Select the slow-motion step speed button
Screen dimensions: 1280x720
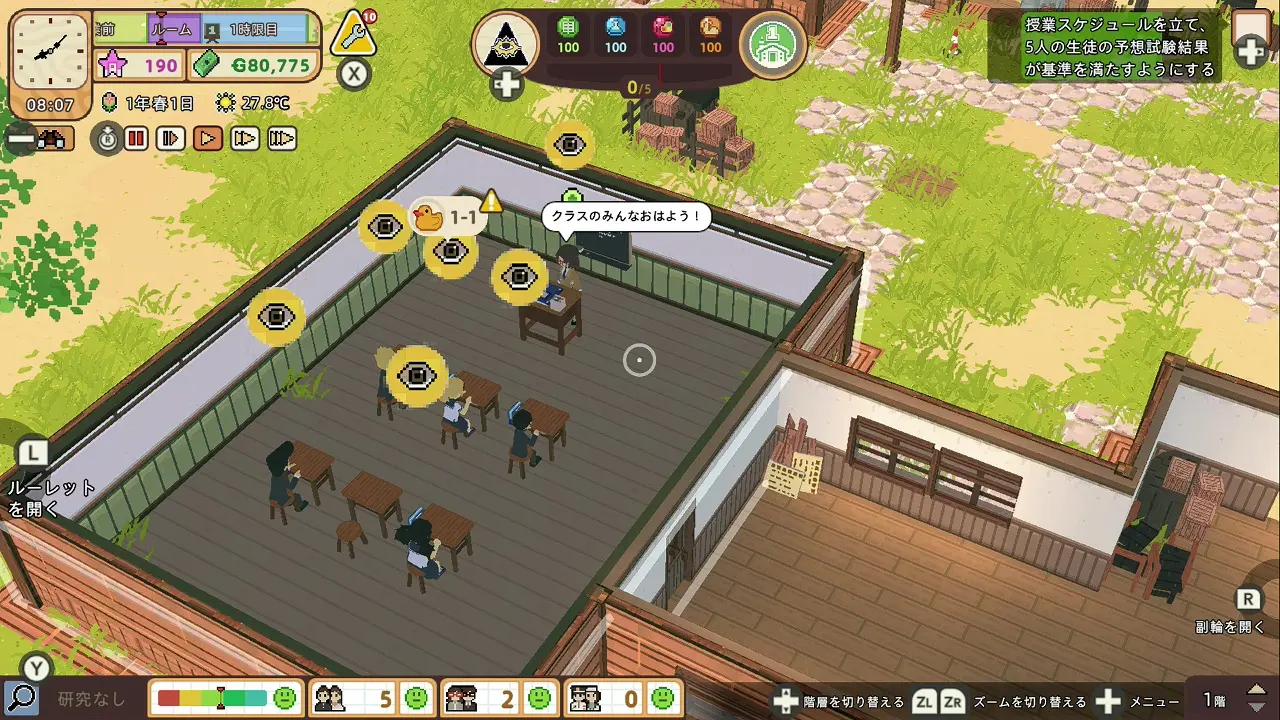click(x=171, y=139)
